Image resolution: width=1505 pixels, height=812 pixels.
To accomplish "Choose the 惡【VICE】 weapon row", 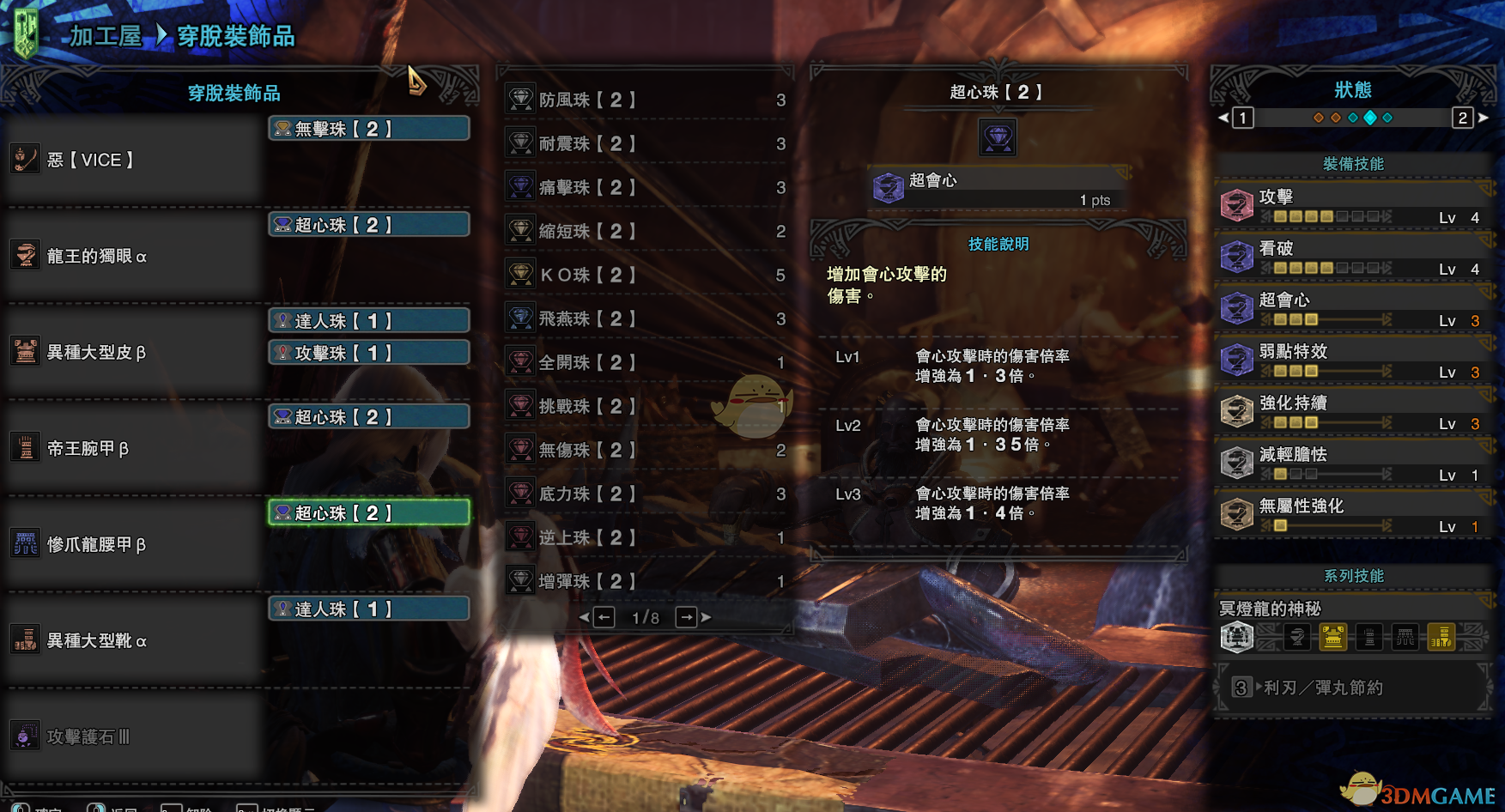I will pos(133,160).
